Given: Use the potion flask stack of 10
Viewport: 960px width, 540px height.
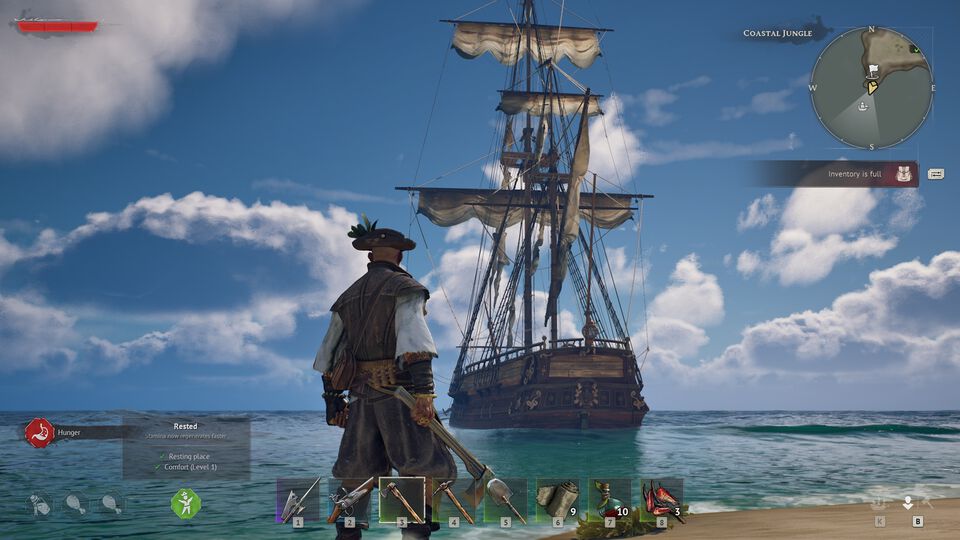Looking at the screenshot, I should 609,500.
